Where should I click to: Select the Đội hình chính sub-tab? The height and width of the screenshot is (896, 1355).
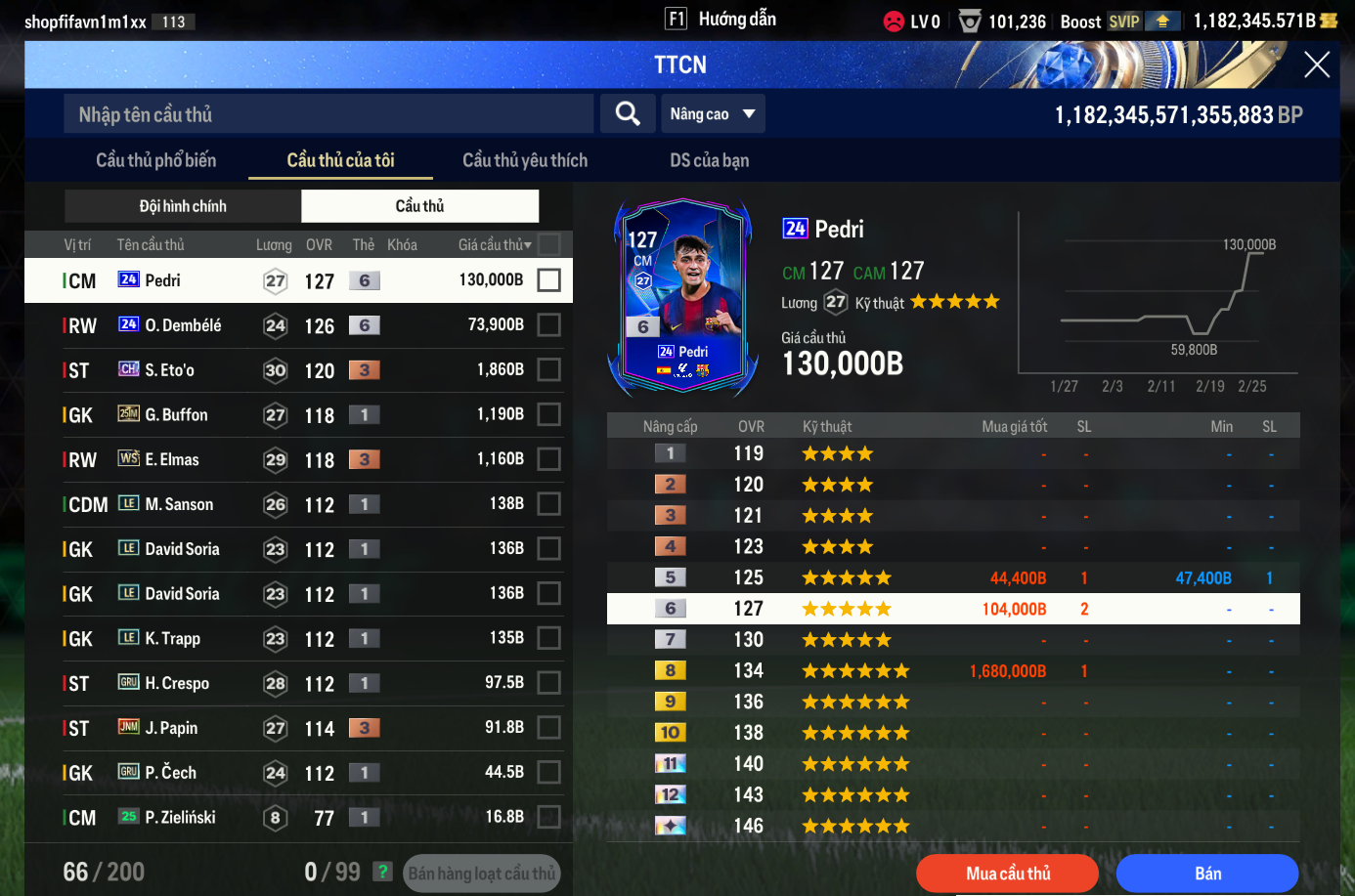click(183, 206)
